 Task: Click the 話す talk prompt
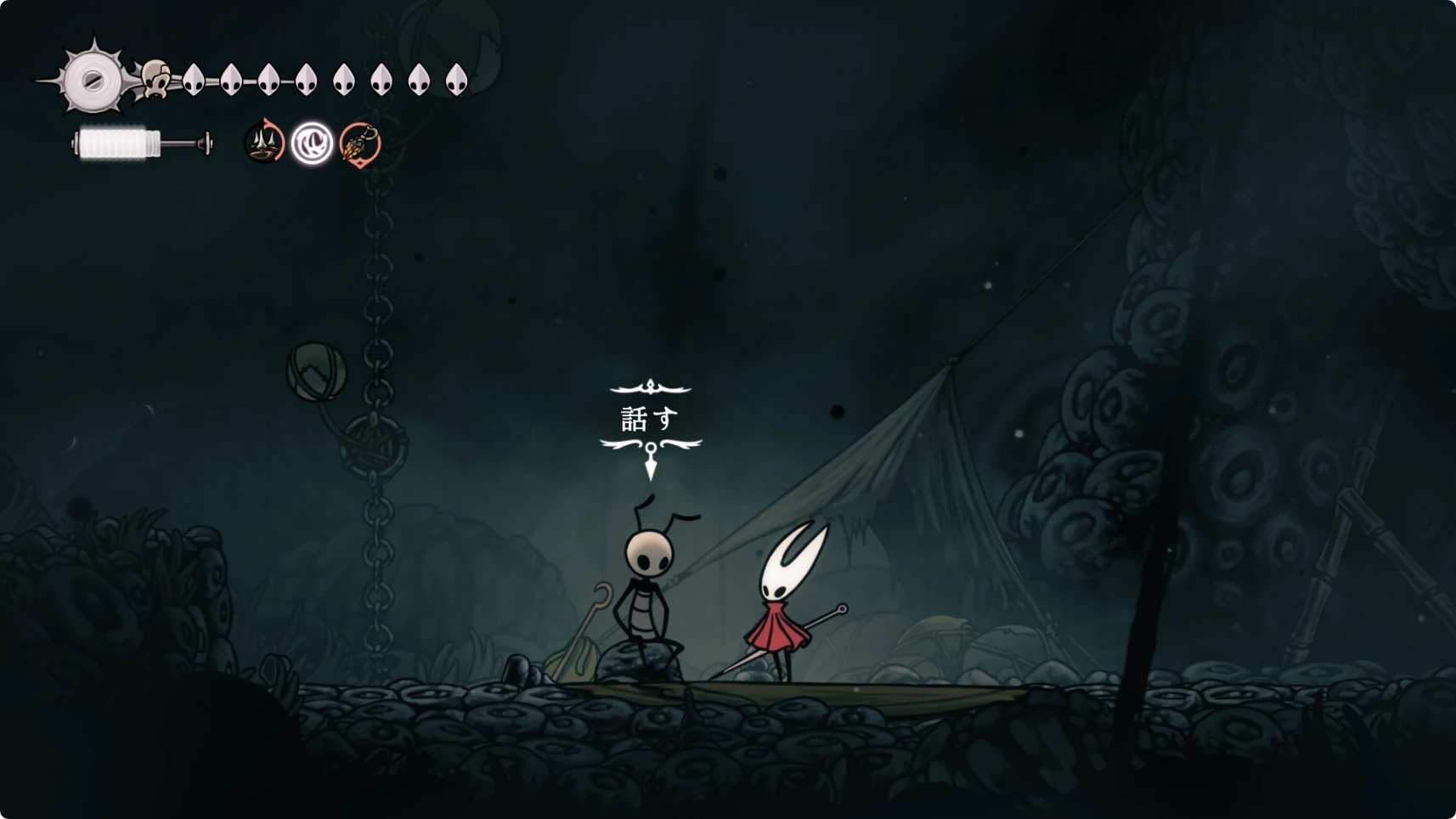click(651, 419)
